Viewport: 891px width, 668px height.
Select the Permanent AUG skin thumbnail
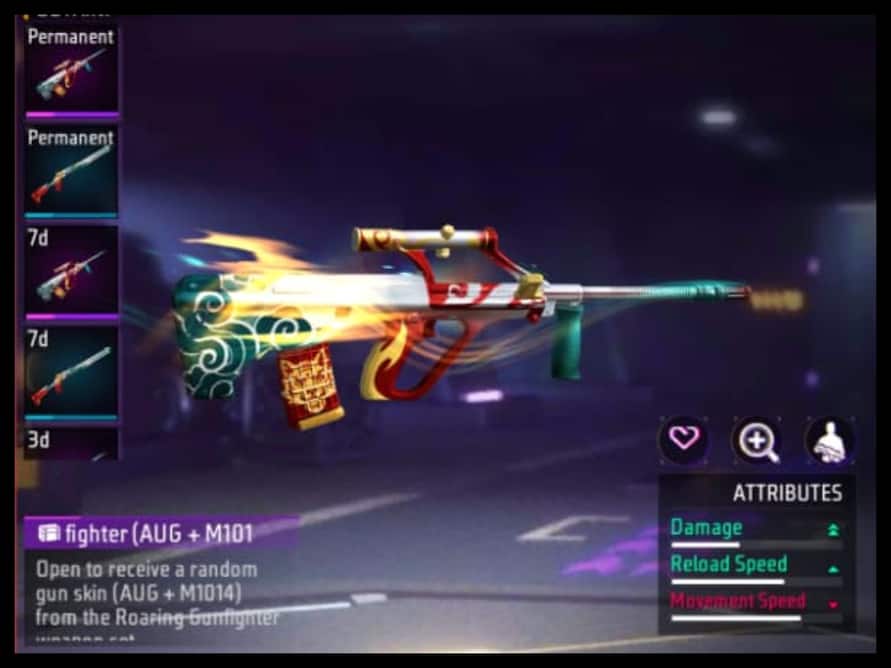coord(71,72)
